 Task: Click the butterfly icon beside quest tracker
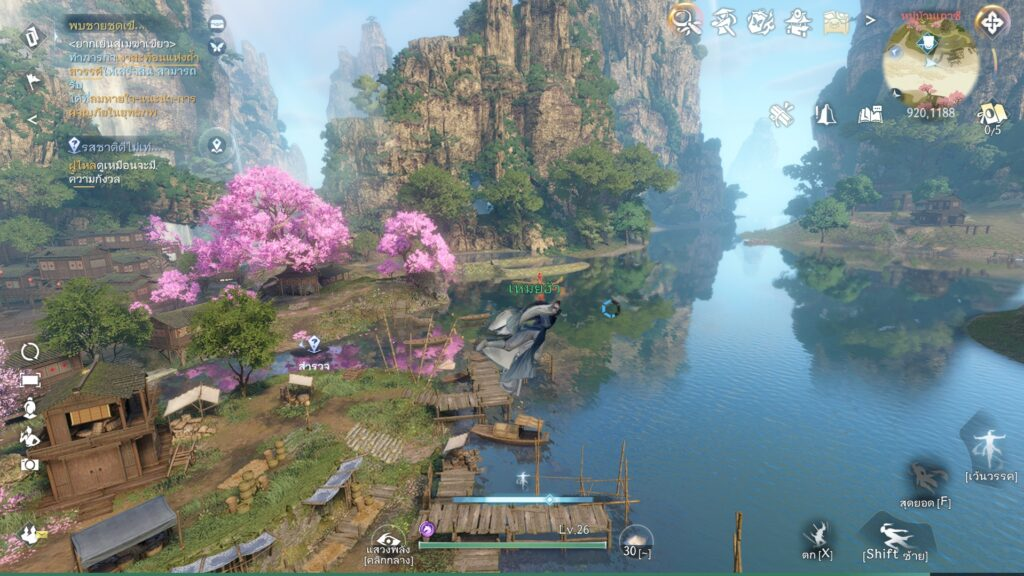[x=217, y=46]
